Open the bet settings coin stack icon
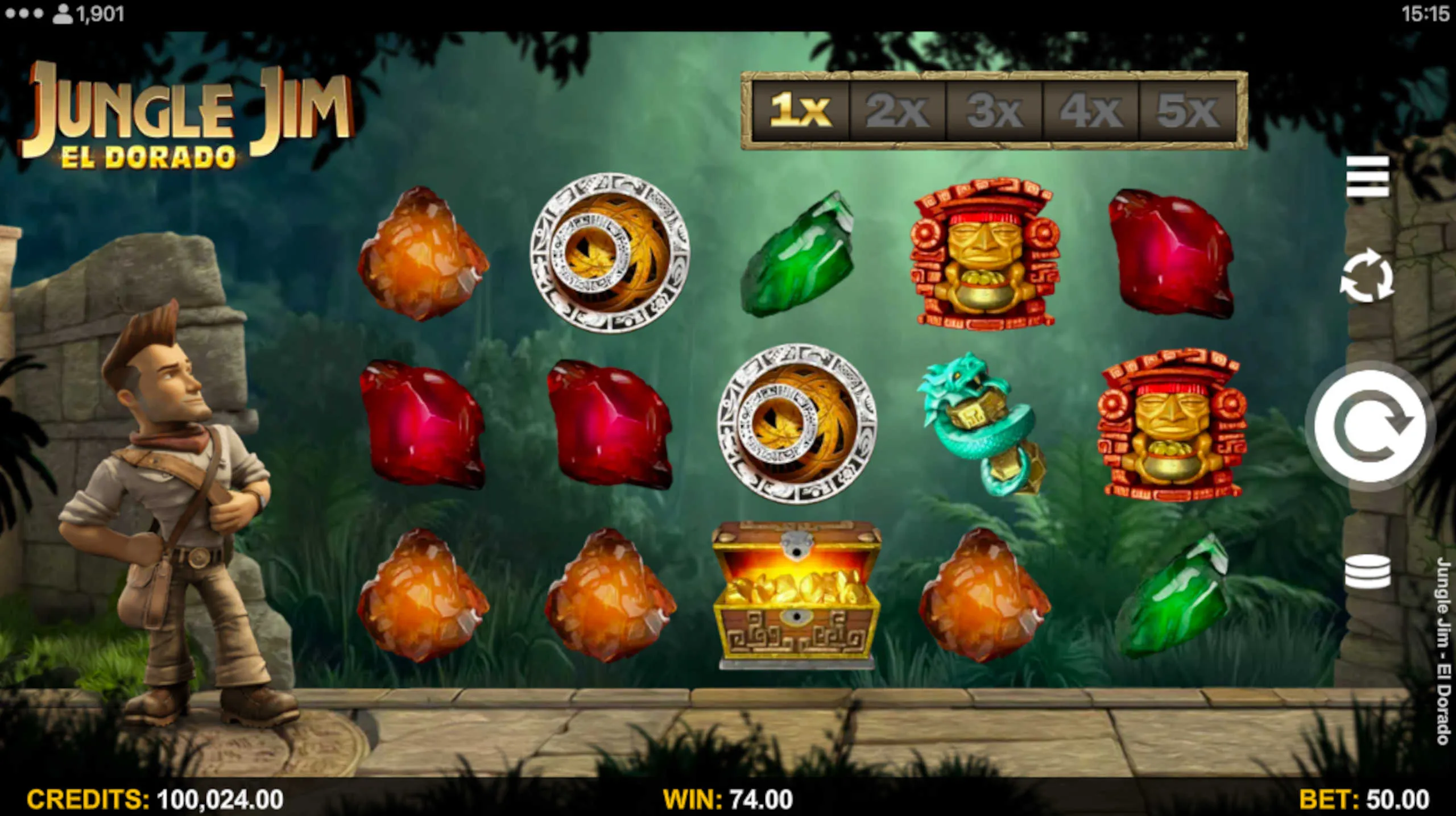The image size is (1456, 816). click(1367, 571)
